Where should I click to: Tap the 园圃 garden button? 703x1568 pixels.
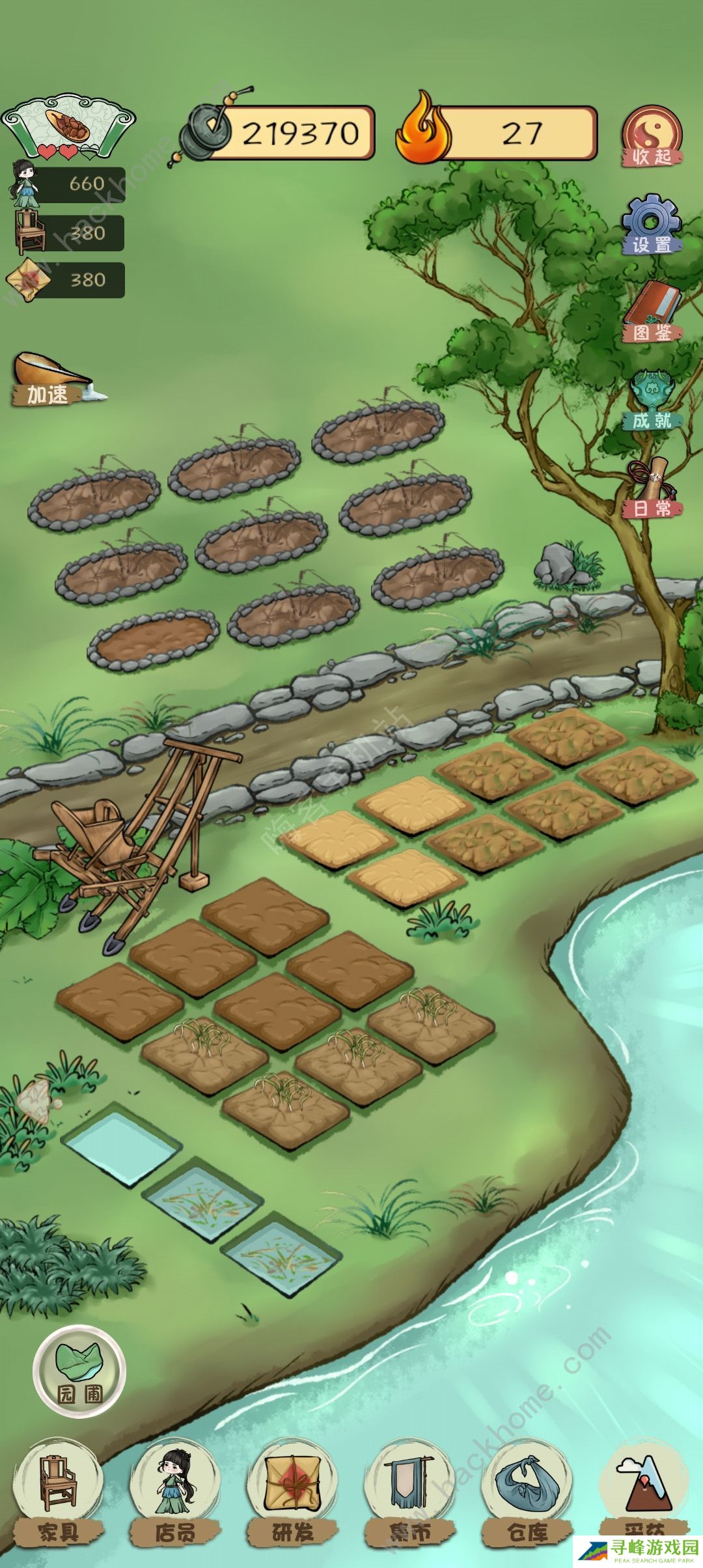[79, 1371]
